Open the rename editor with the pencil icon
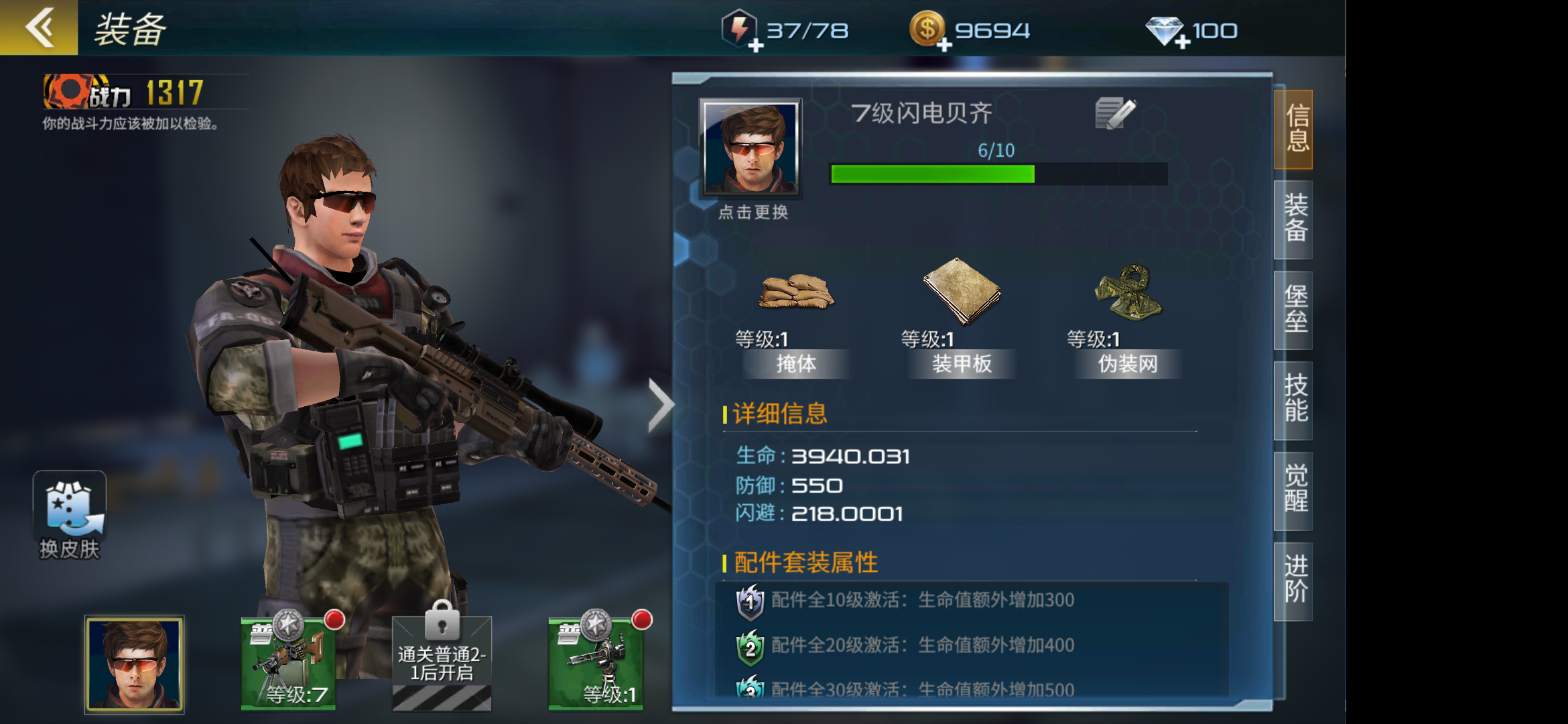1568x724 pixels. 1116,113
